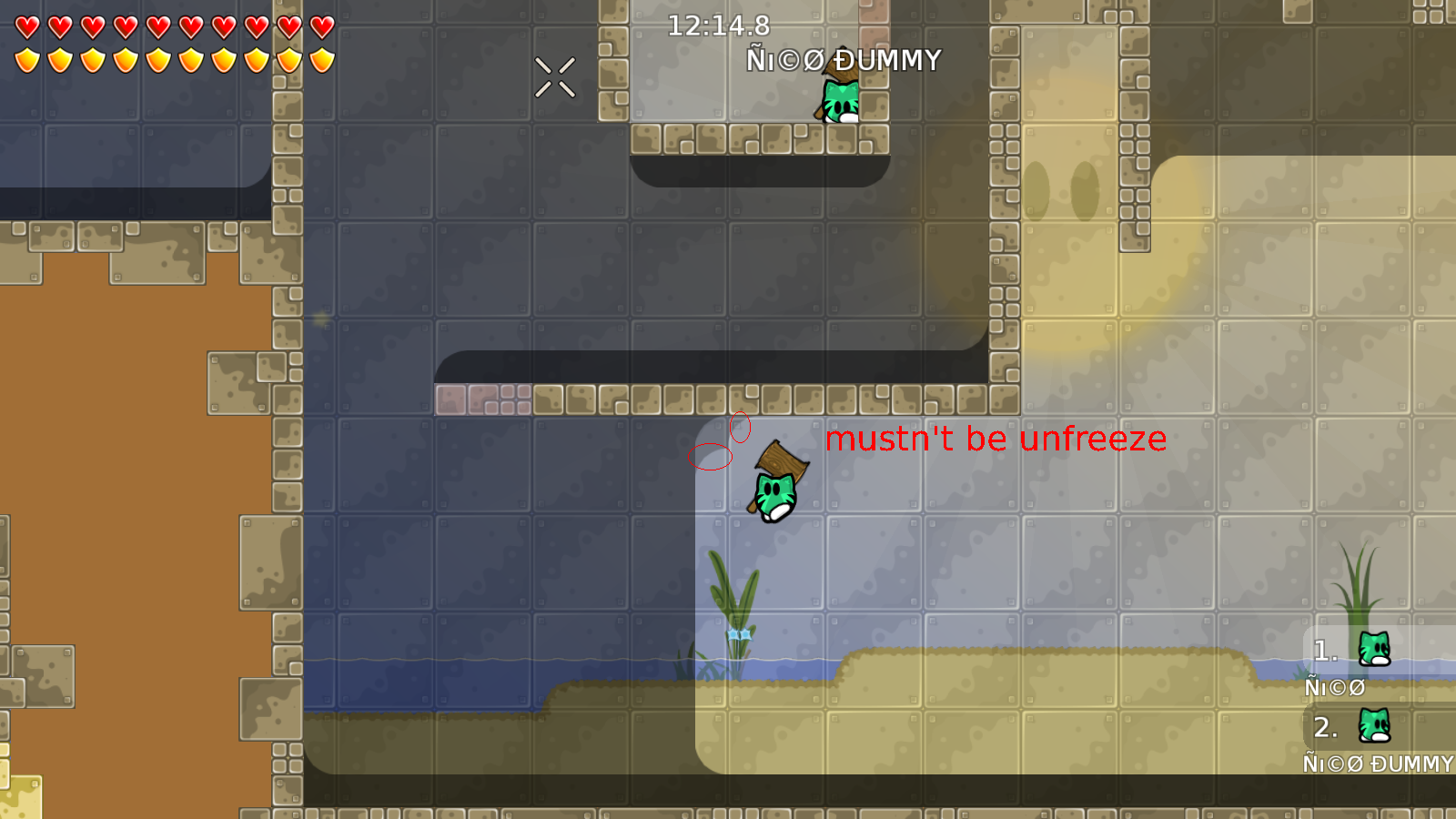The width and height of the screenshot is (1456, 819).
Task: Click the dummy tee standing on the upper platform
Action: (x=839, y=103)
